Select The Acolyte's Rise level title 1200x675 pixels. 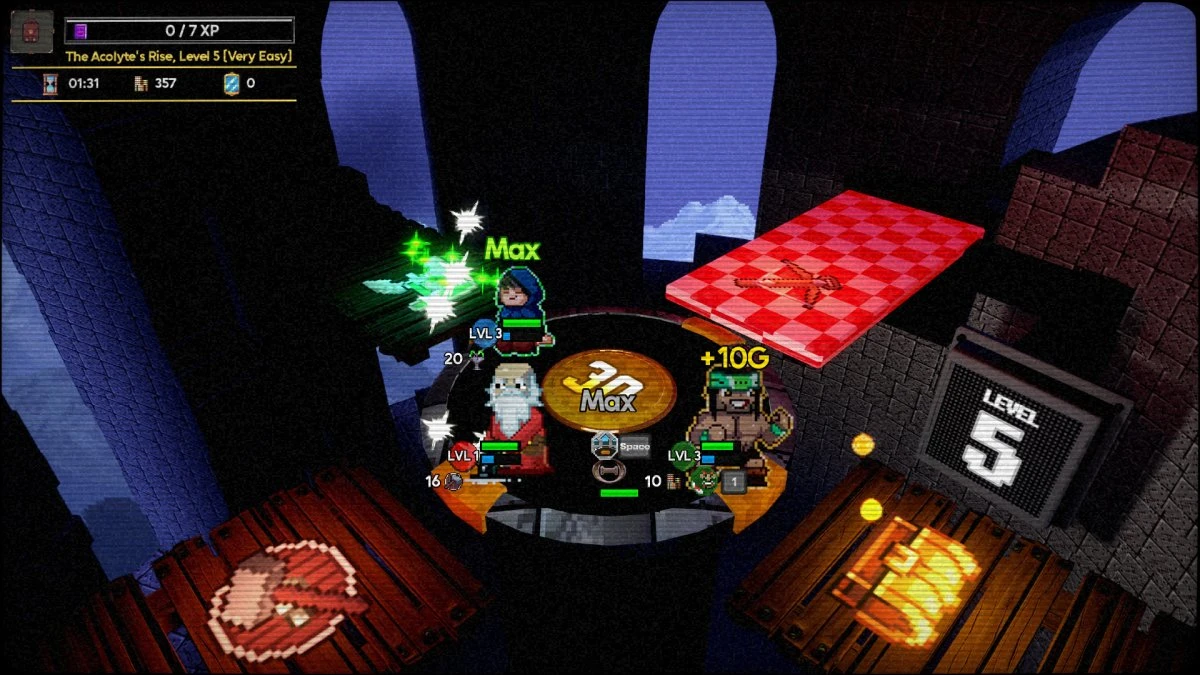pyautogui.click(x=179, y=57)
